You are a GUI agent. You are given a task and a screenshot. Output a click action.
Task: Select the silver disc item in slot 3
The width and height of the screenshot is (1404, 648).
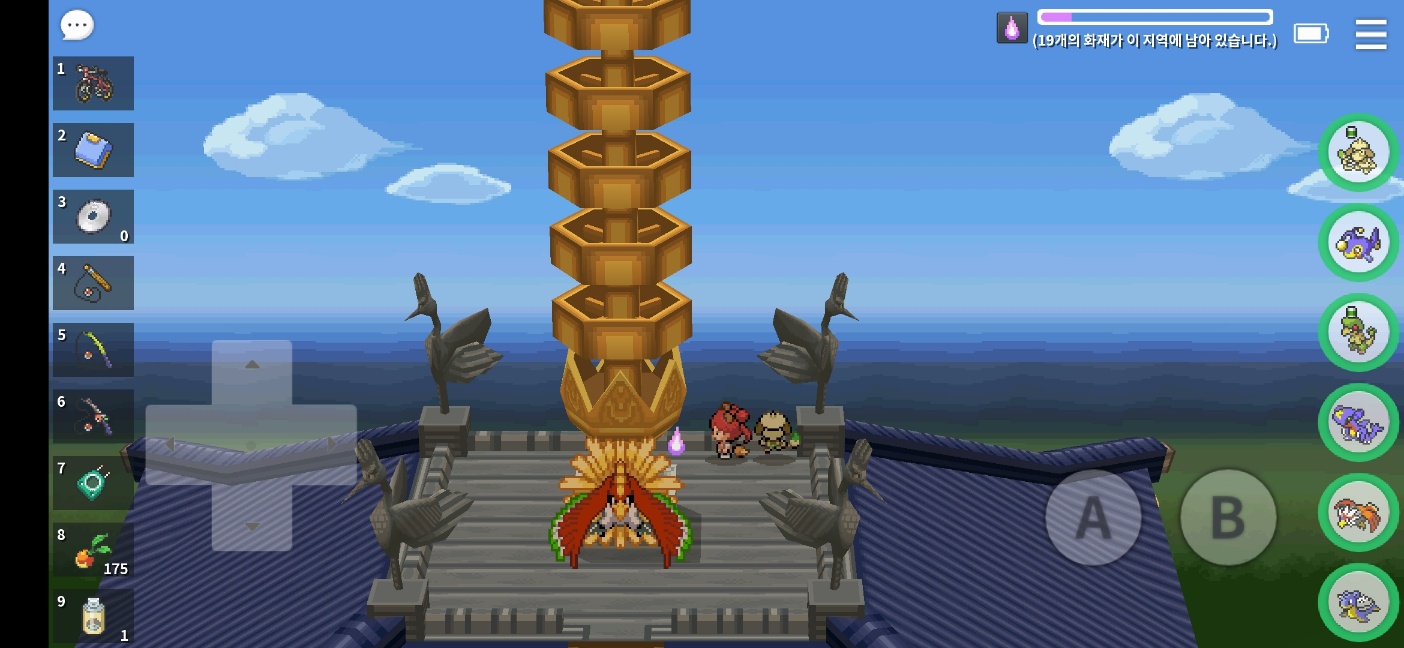pyautogui.click(x=94, y=217)
